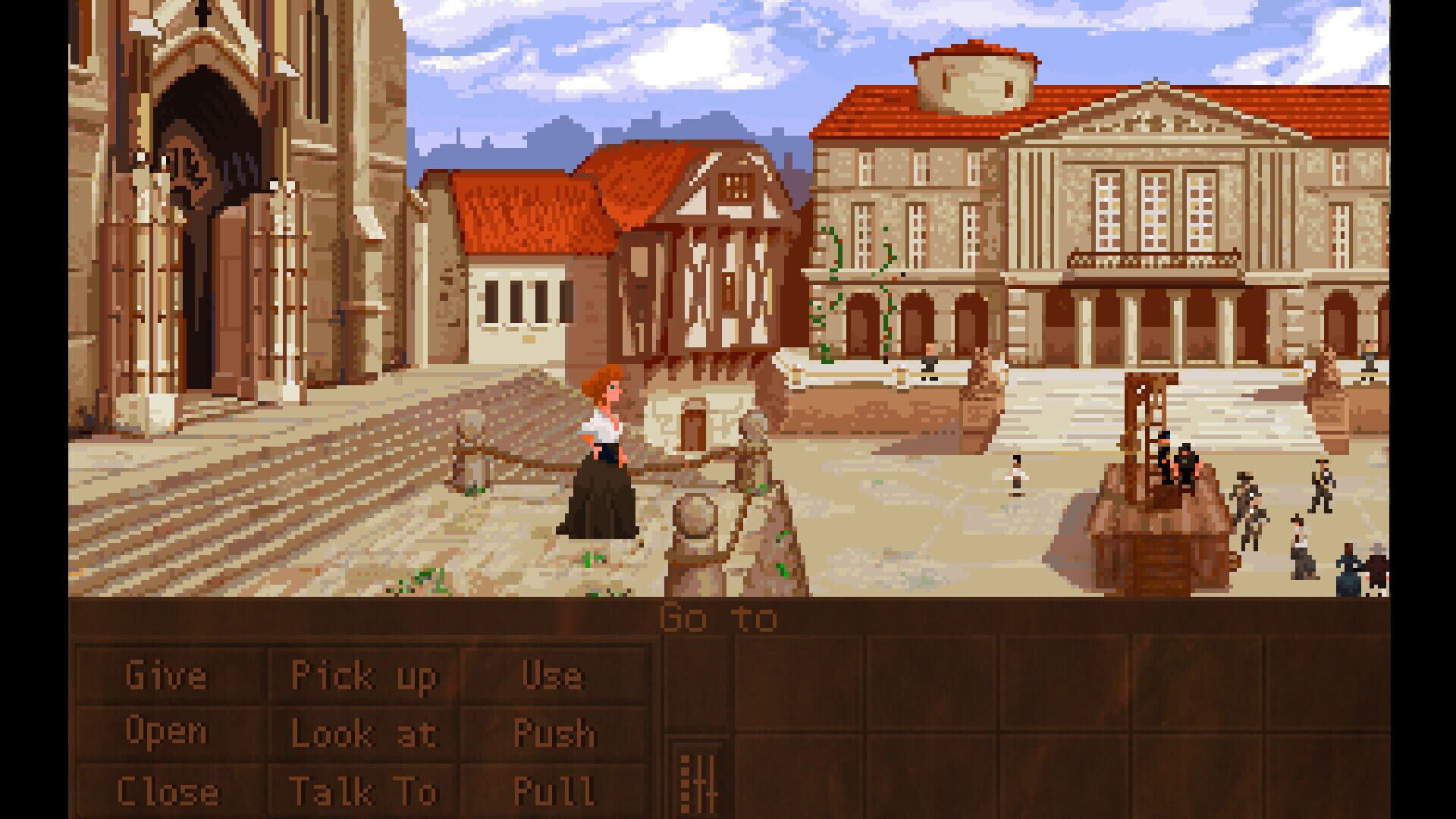
Task: Select the Close verb
Action: click(x=168, y=789)
